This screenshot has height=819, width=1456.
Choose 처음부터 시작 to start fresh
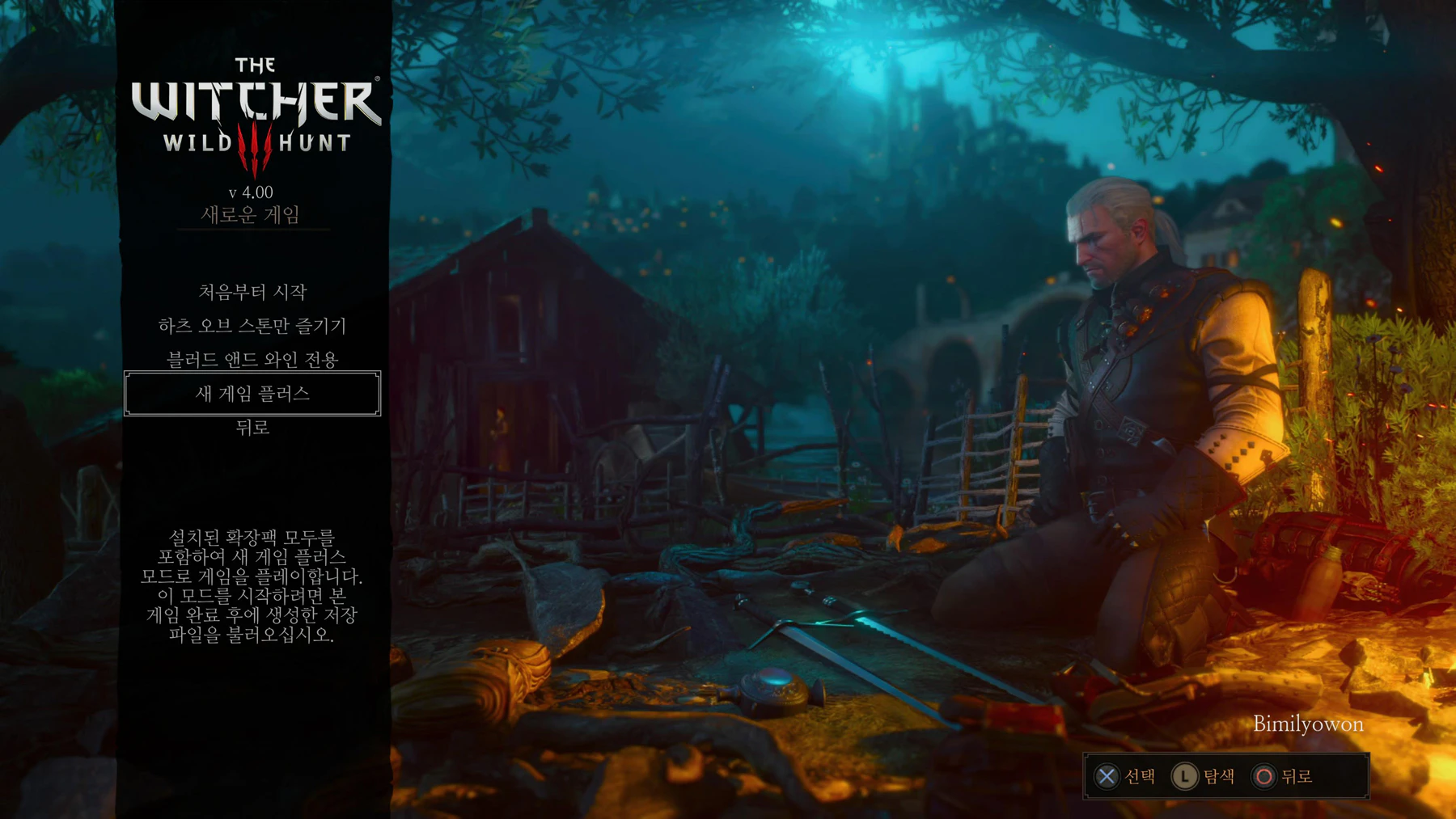[252, 292]
